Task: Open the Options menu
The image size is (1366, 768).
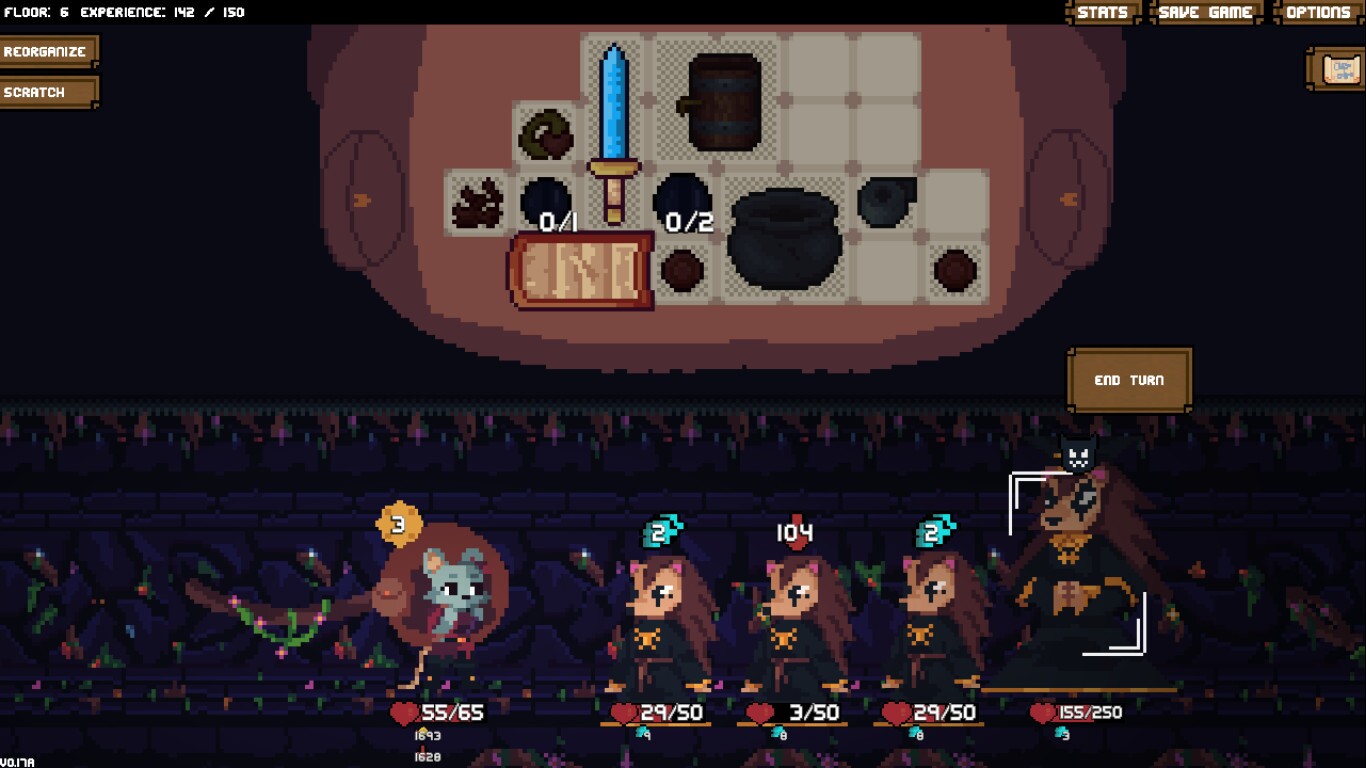Action: click(x=1319, y=12)
